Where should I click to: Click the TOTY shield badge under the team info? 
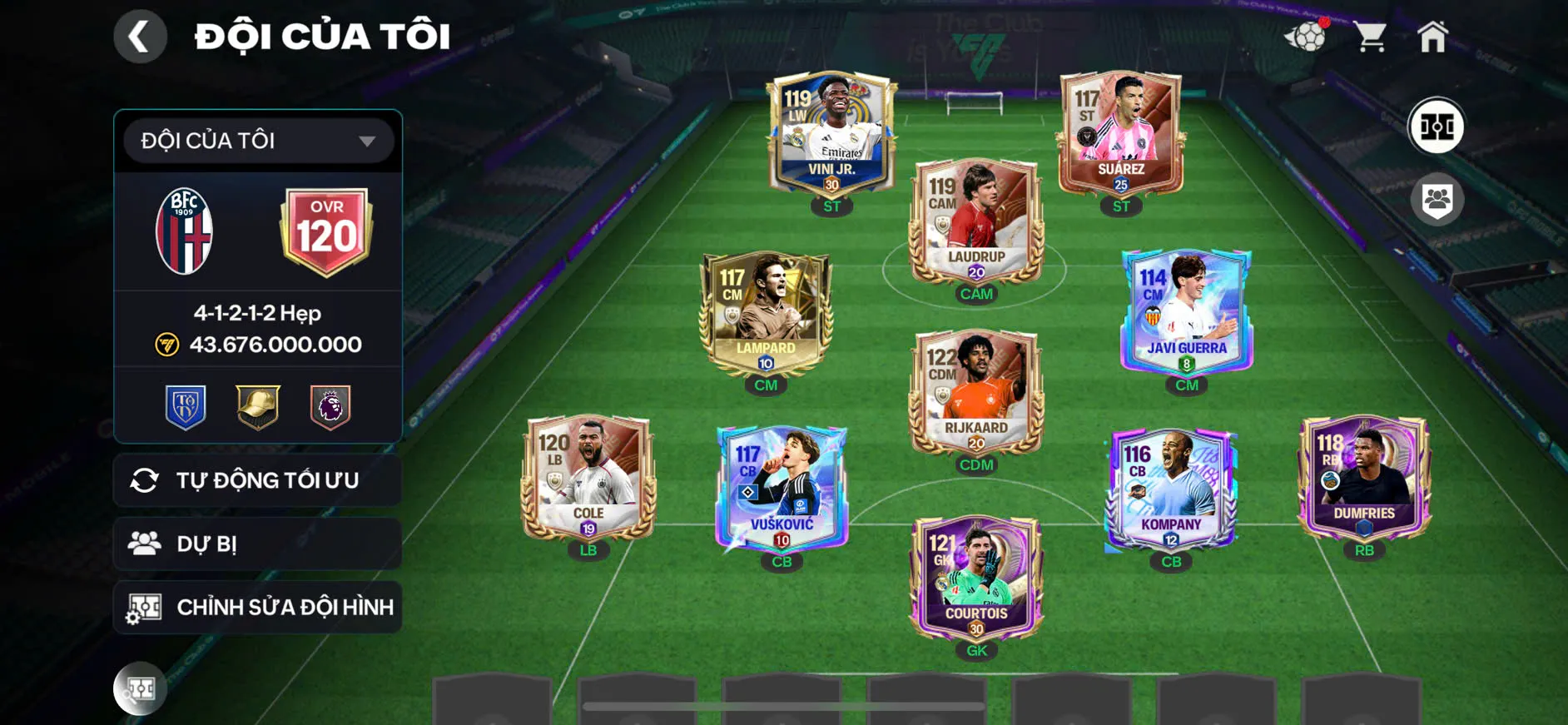(186, 407)
